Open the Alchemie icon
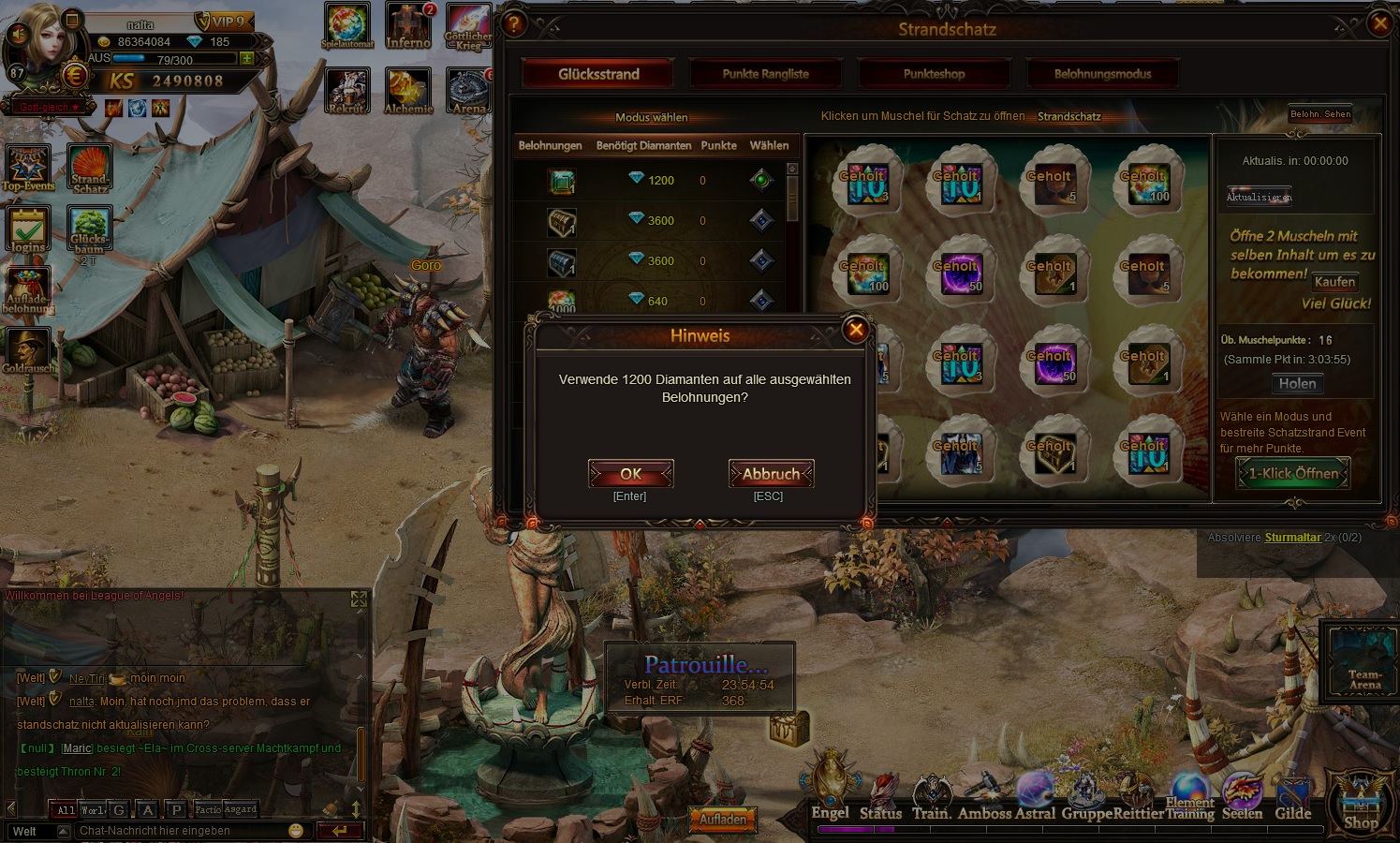 pos(408,92)
